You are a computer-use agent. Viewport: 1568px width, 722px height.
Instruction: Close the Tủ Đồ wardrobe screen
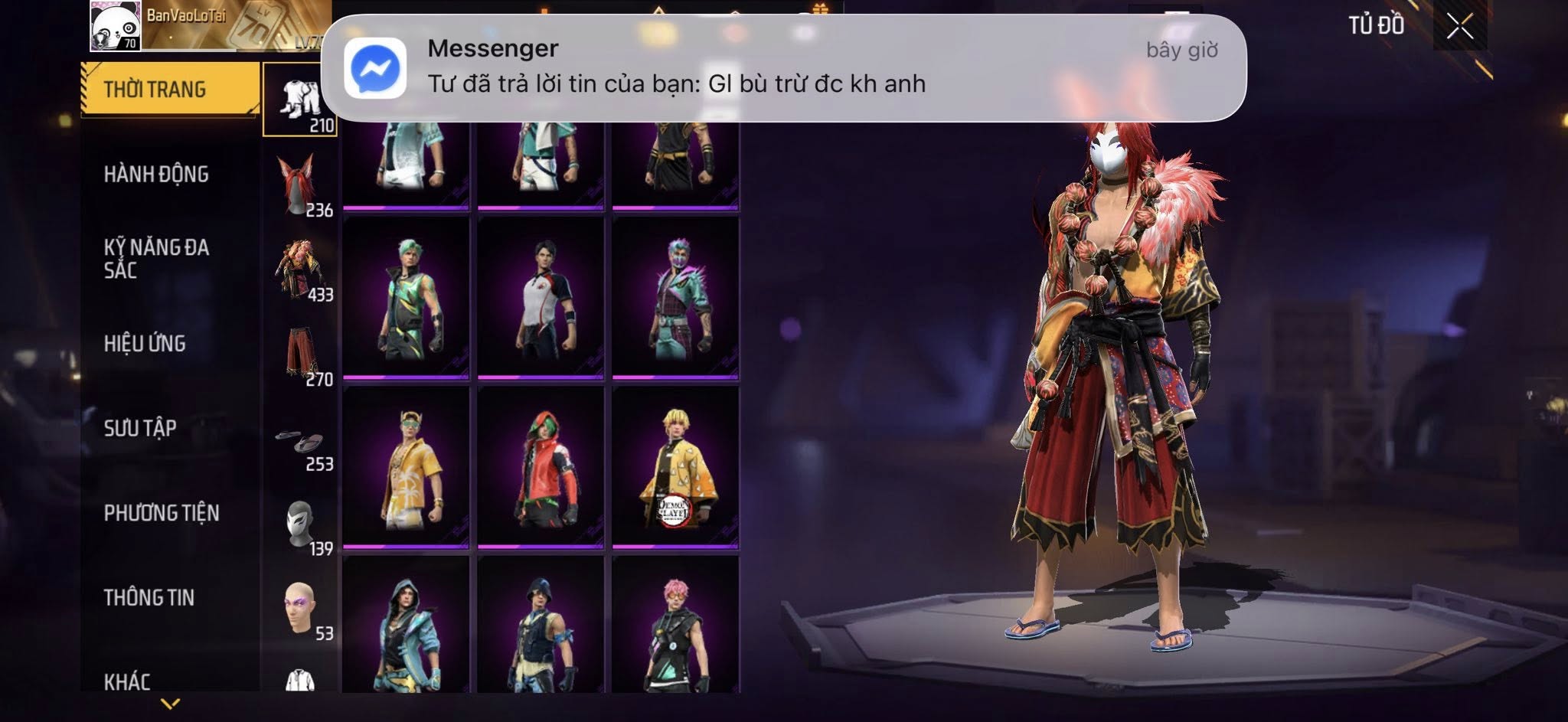tap(1459, 27)
